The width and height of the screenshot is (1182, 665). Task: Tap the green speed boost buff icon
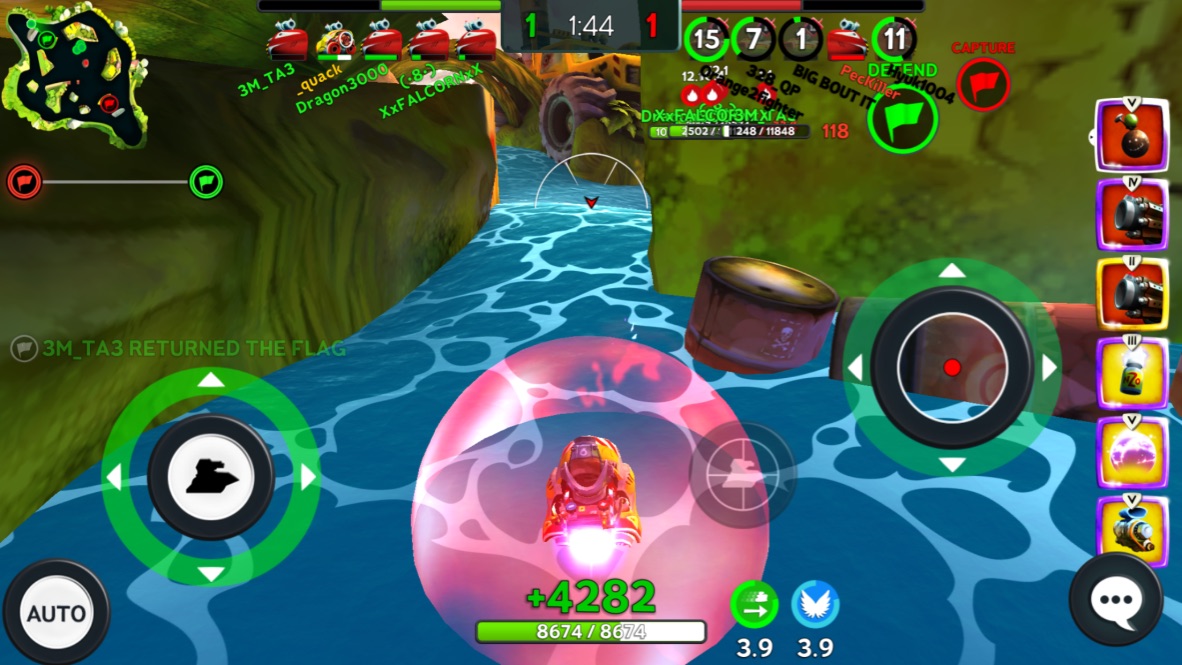pyautogui.click(x=754, y=604)
